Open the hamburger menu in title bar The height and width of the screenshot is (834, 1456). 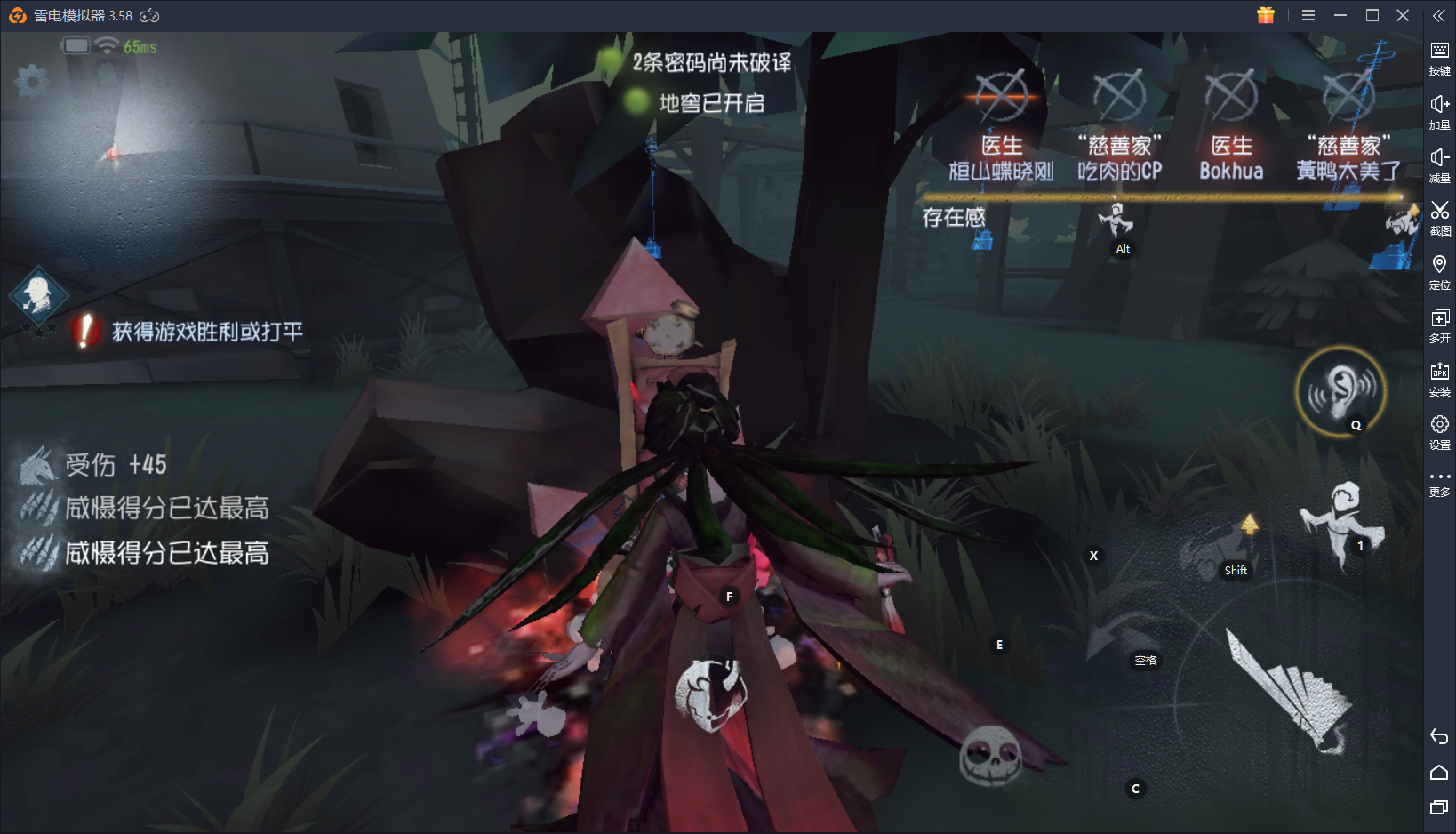[x=1308, y=15]
